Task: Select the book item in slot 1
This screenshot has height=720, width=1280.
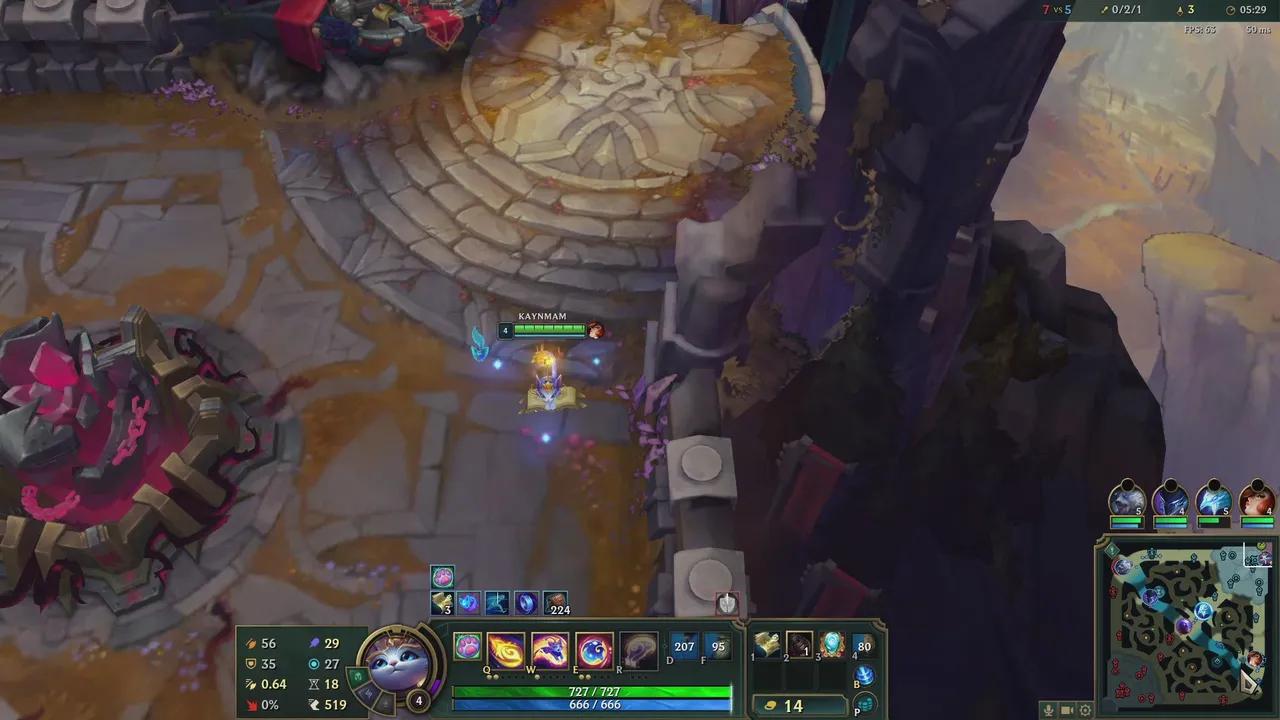Action: point(766,645)
